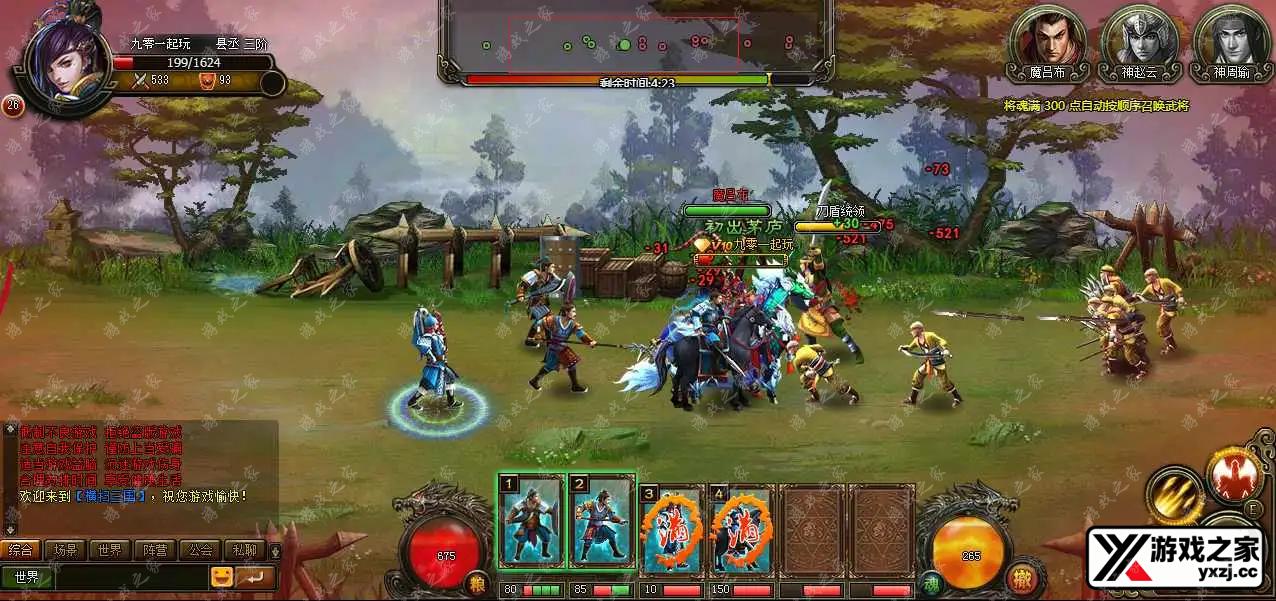Switch to the 私聊 chat tab
Image resolution: width=1276 pixels, height=601 pixels.
coord(244,550)
